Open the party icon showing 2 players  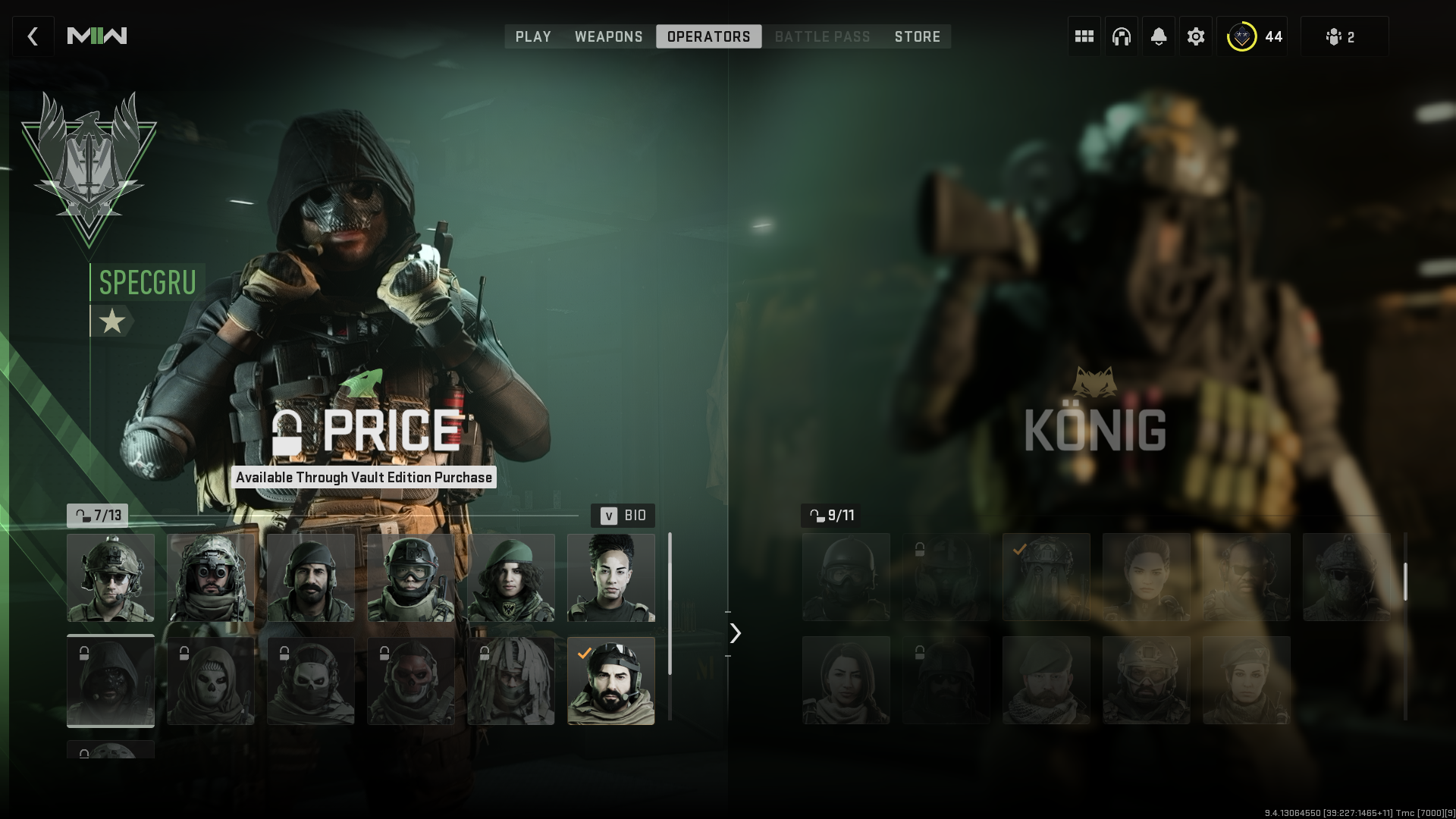coord(1345,36)
